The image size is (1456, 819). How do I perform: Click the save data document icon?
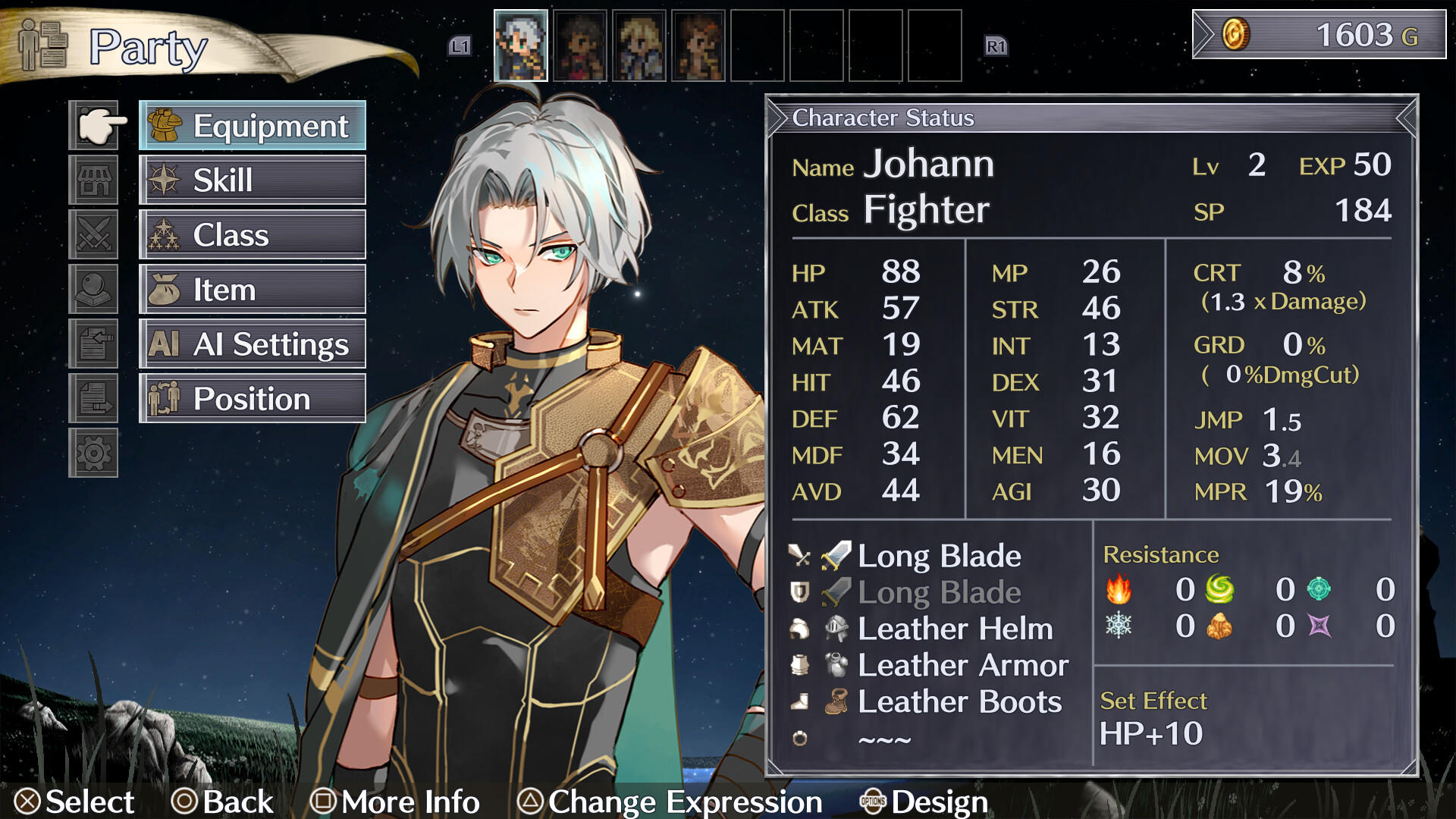(x=94, y=397)
